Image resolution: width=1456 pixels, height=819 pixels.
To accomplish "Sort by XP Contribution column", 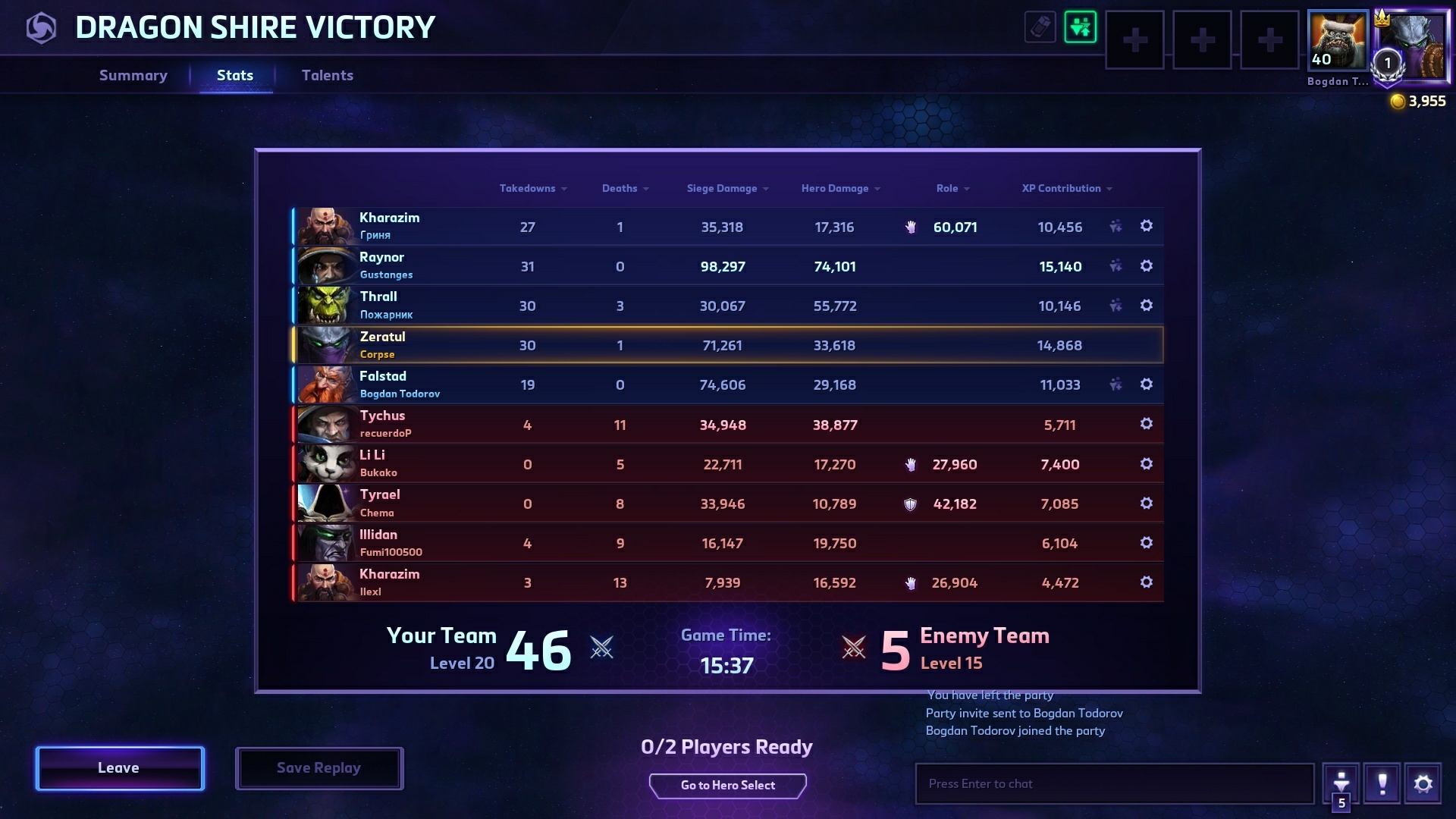I will tap(1066, 188).
